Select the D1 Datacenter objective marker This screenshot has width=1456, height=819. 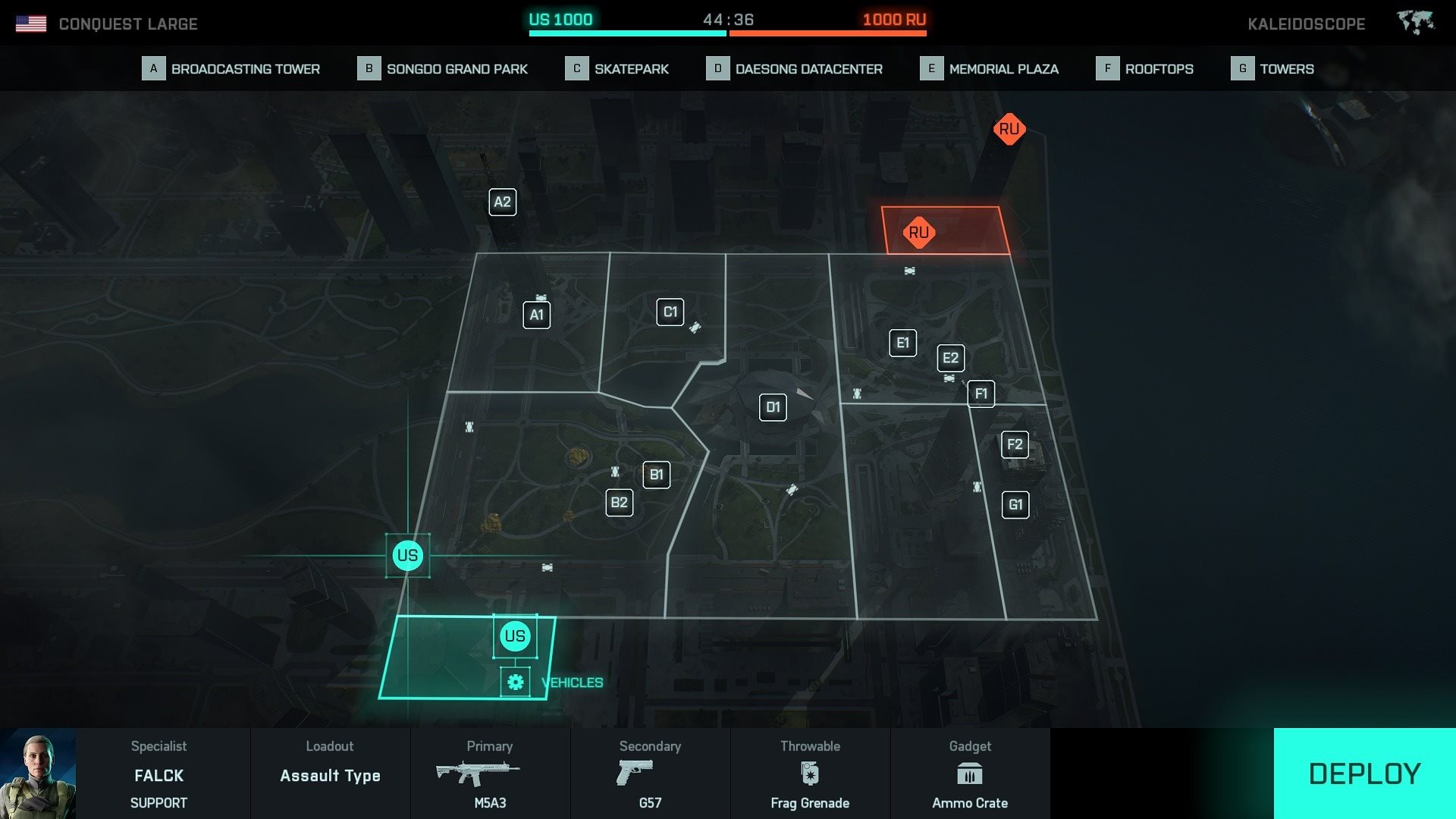pyautogui.click(x=773, y=407)
